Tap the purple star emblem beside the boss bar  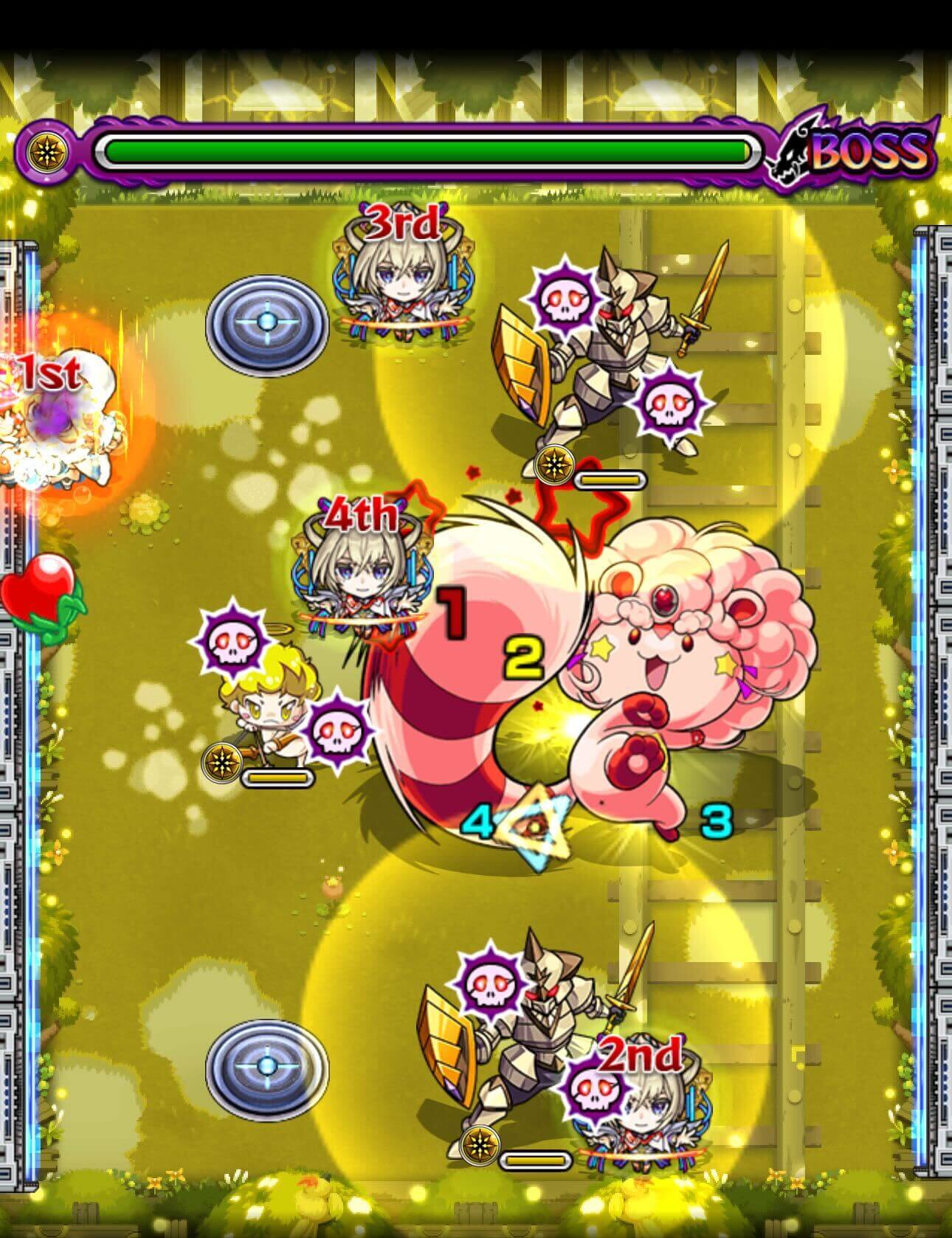(46, 151)
